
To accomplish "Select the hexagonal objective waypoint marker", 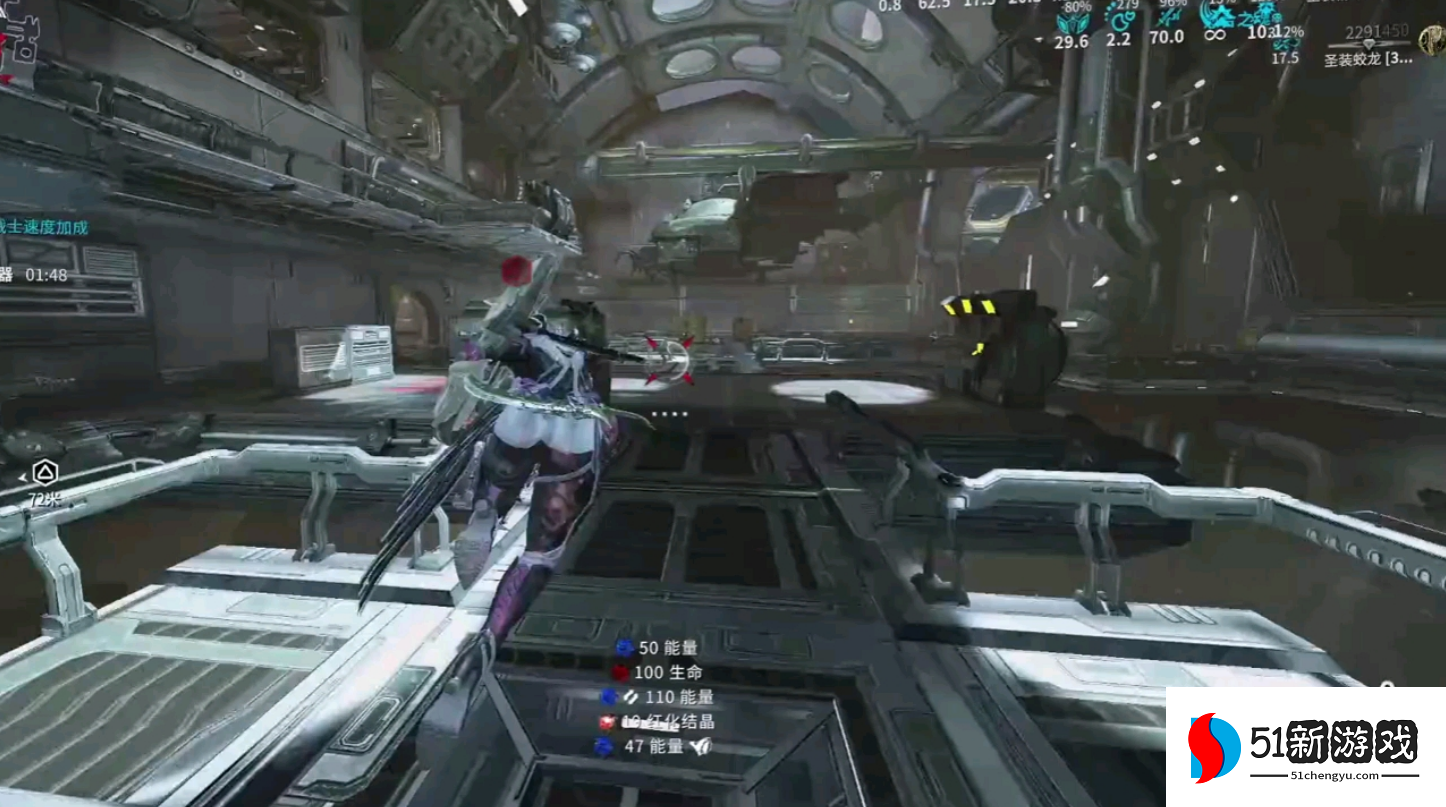I will (x=45, y=472).
